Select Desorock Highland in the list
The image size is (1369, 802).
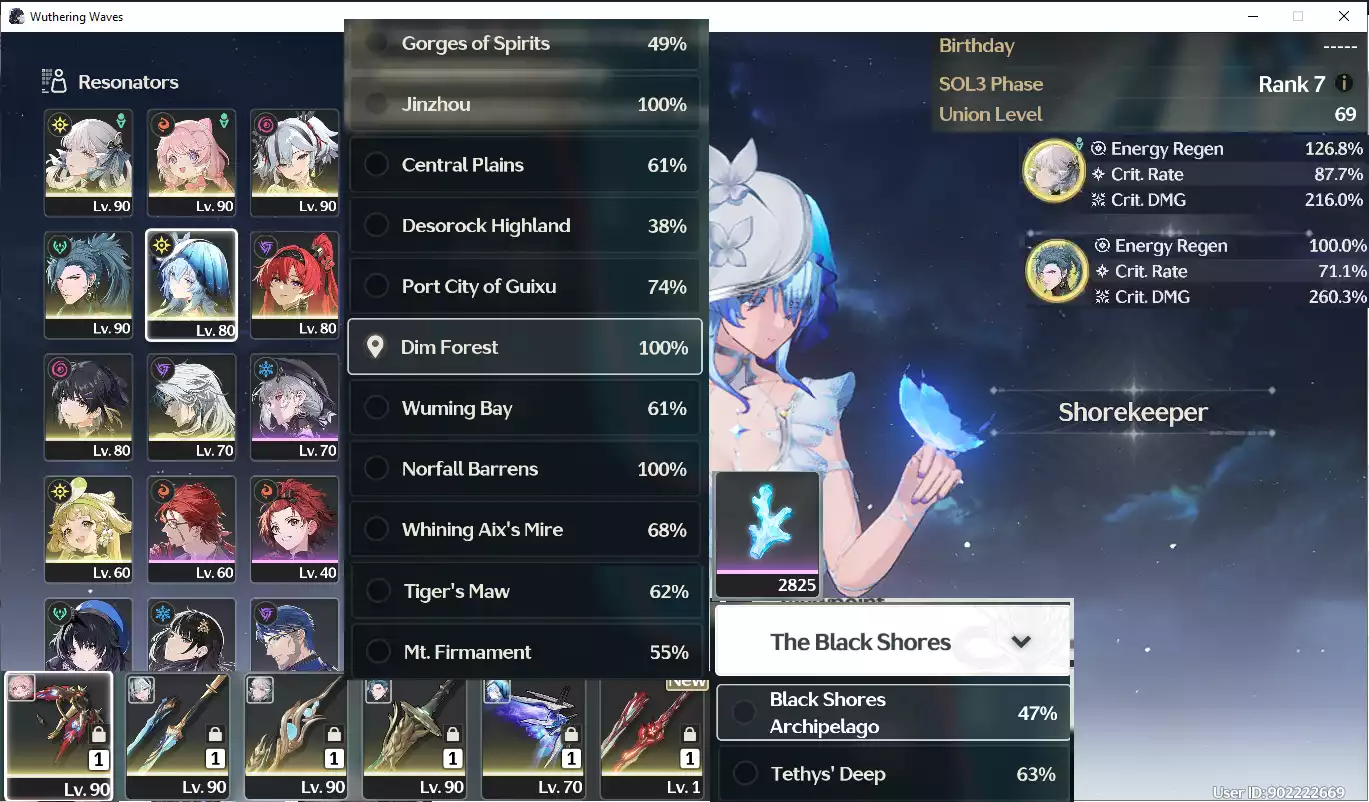[x=525, y=226]
